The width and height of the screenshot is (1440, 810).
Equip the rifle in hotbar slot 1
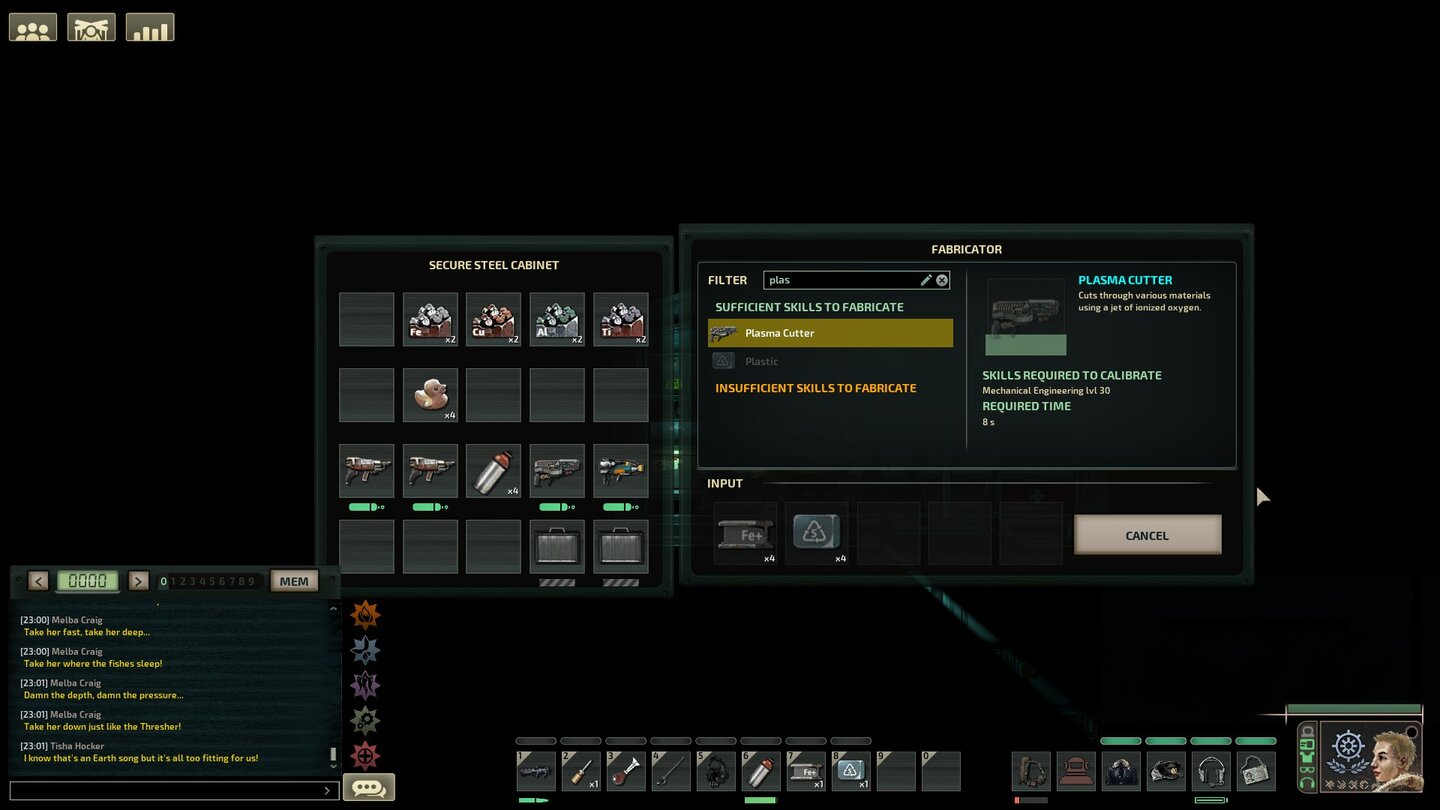(x=536, y=770)
